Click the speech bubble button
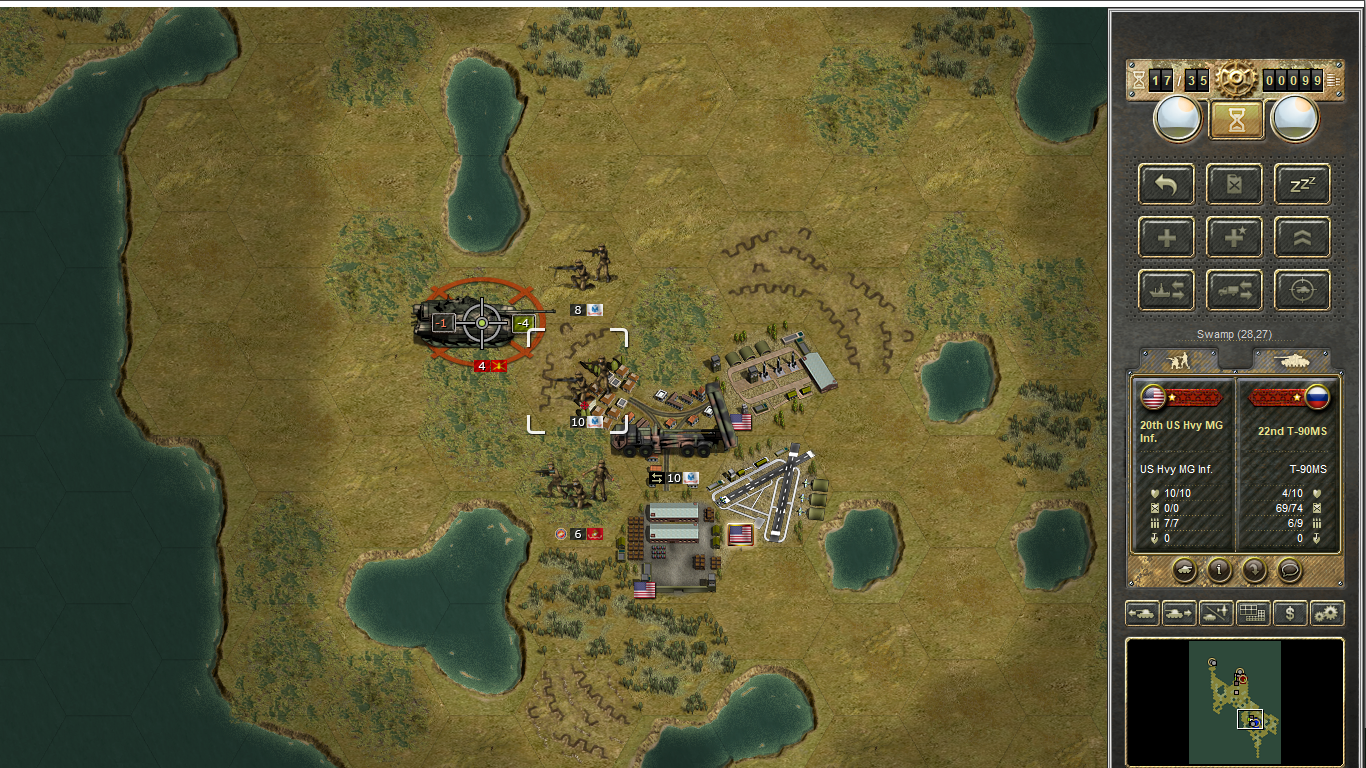 coord(1290,570)
